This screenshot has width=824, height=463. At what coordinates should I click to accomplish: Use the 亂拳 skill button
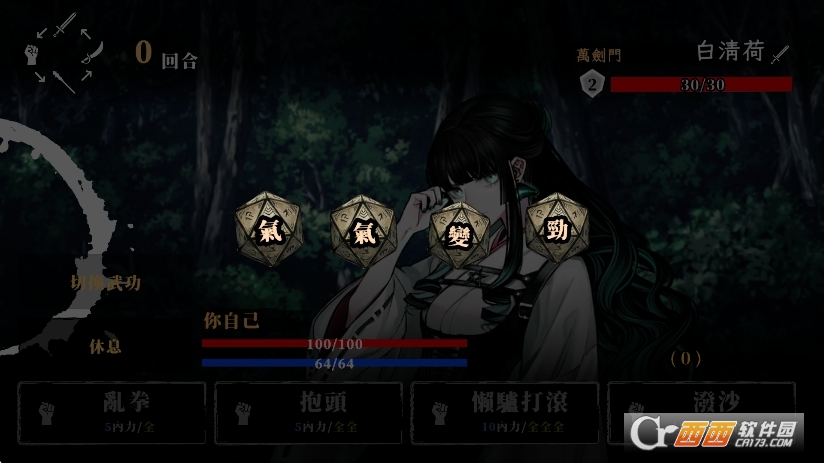tap(111, 412)
